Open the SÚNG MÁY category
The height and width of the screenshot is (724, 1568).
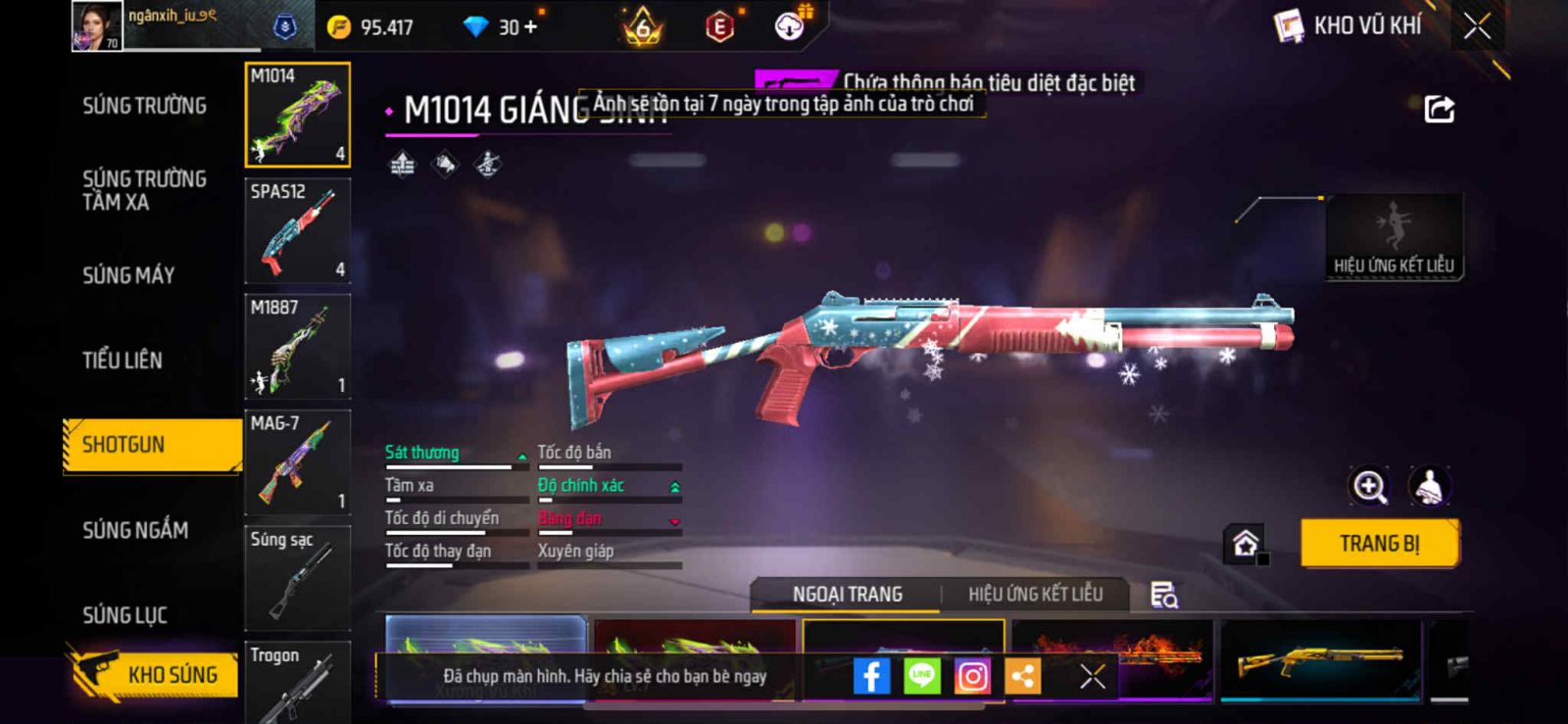[128, 275]
